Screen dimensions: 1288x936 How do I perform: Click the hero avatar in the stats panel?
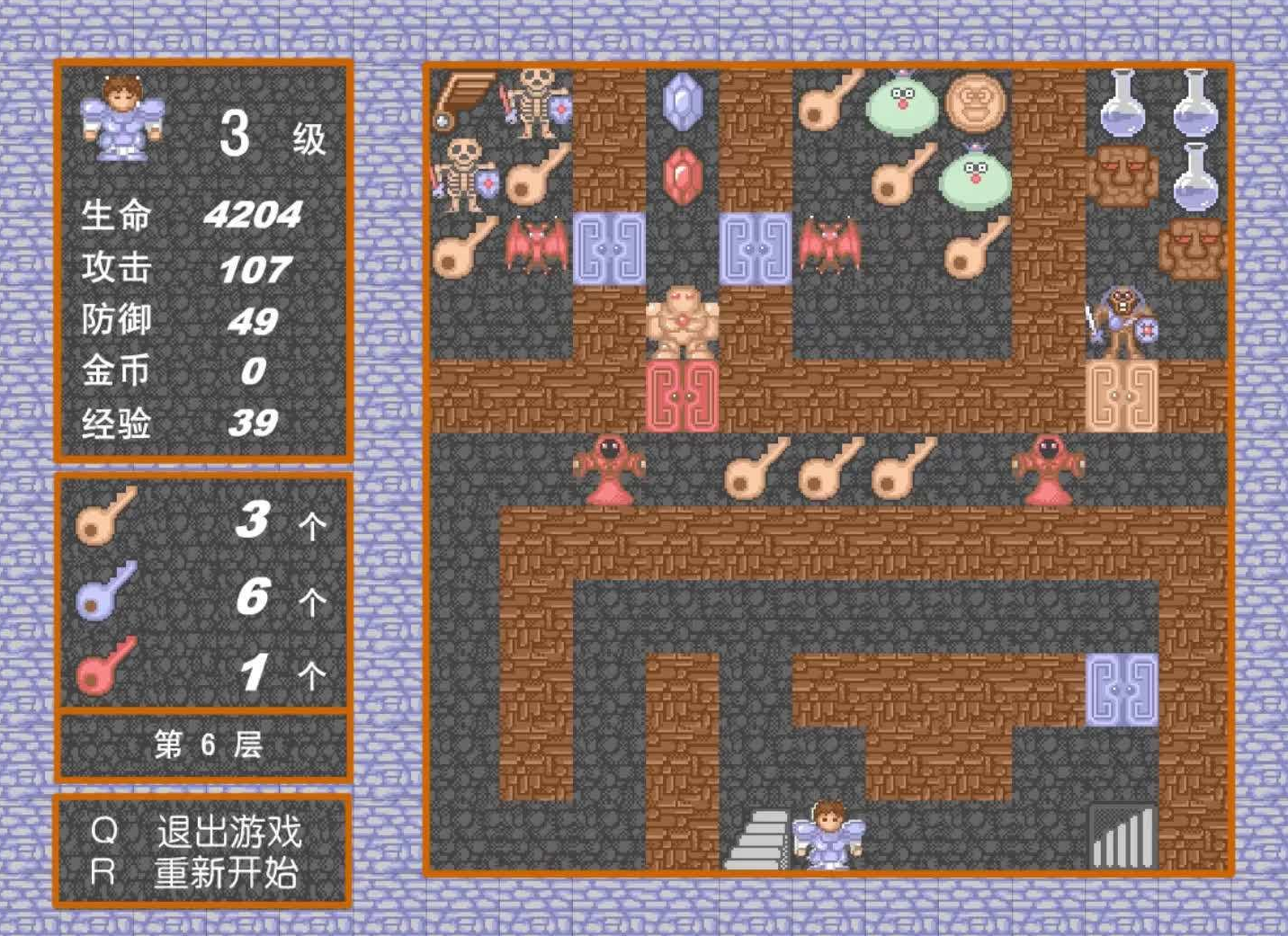coord(123,121)
